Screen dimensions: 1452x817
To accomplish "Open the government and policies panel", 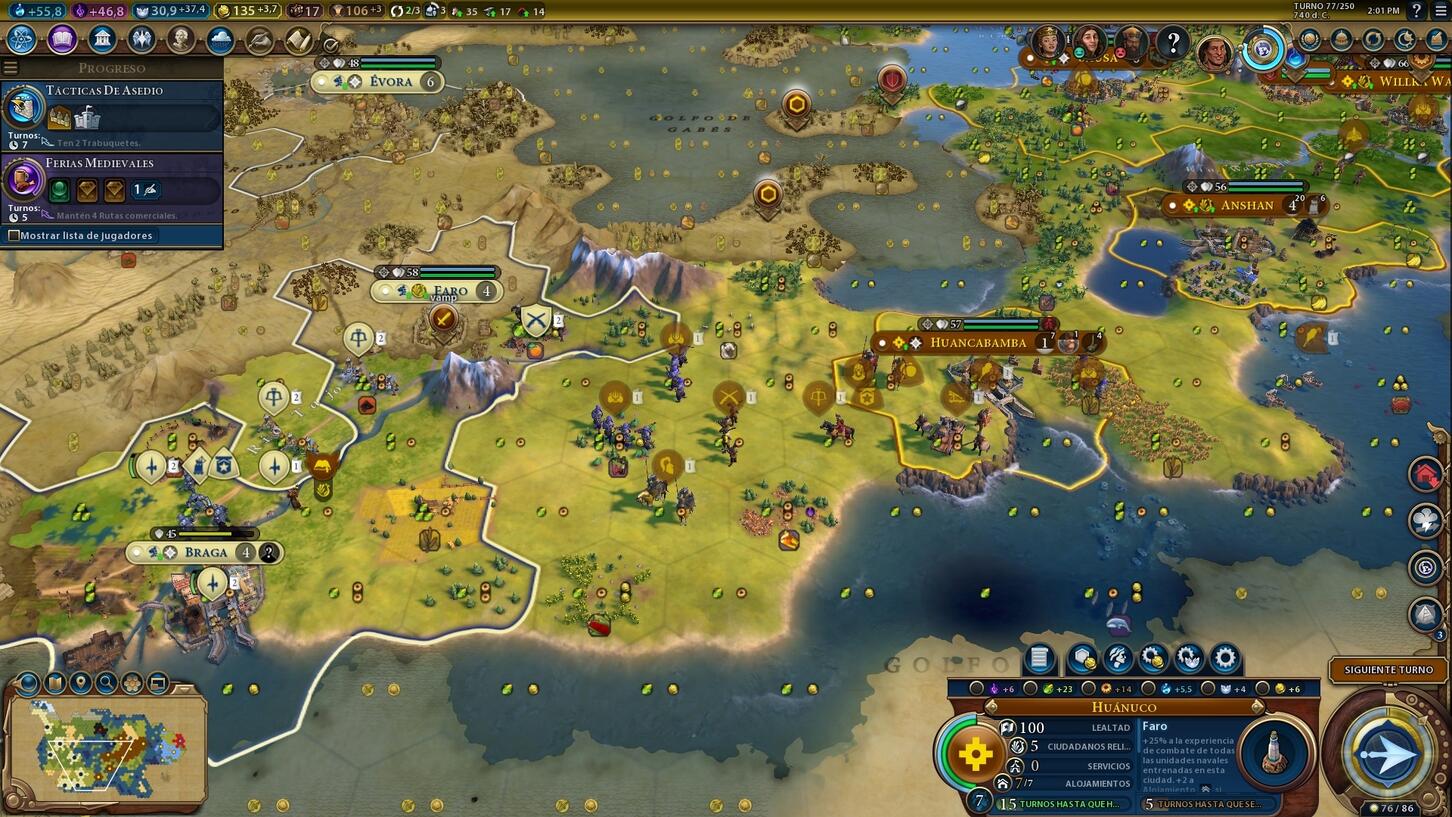I will [x=102, y=40].
